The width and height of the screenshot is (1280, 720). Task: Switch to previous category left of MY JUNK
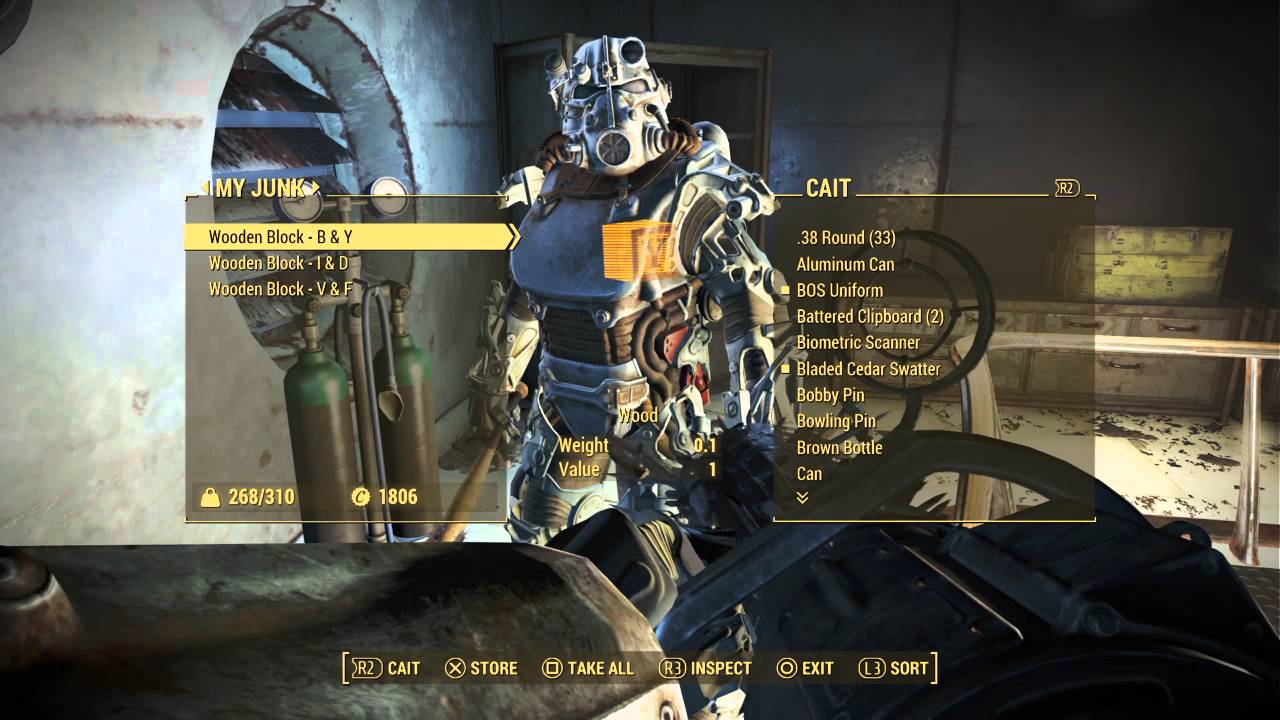coord(205,187)
